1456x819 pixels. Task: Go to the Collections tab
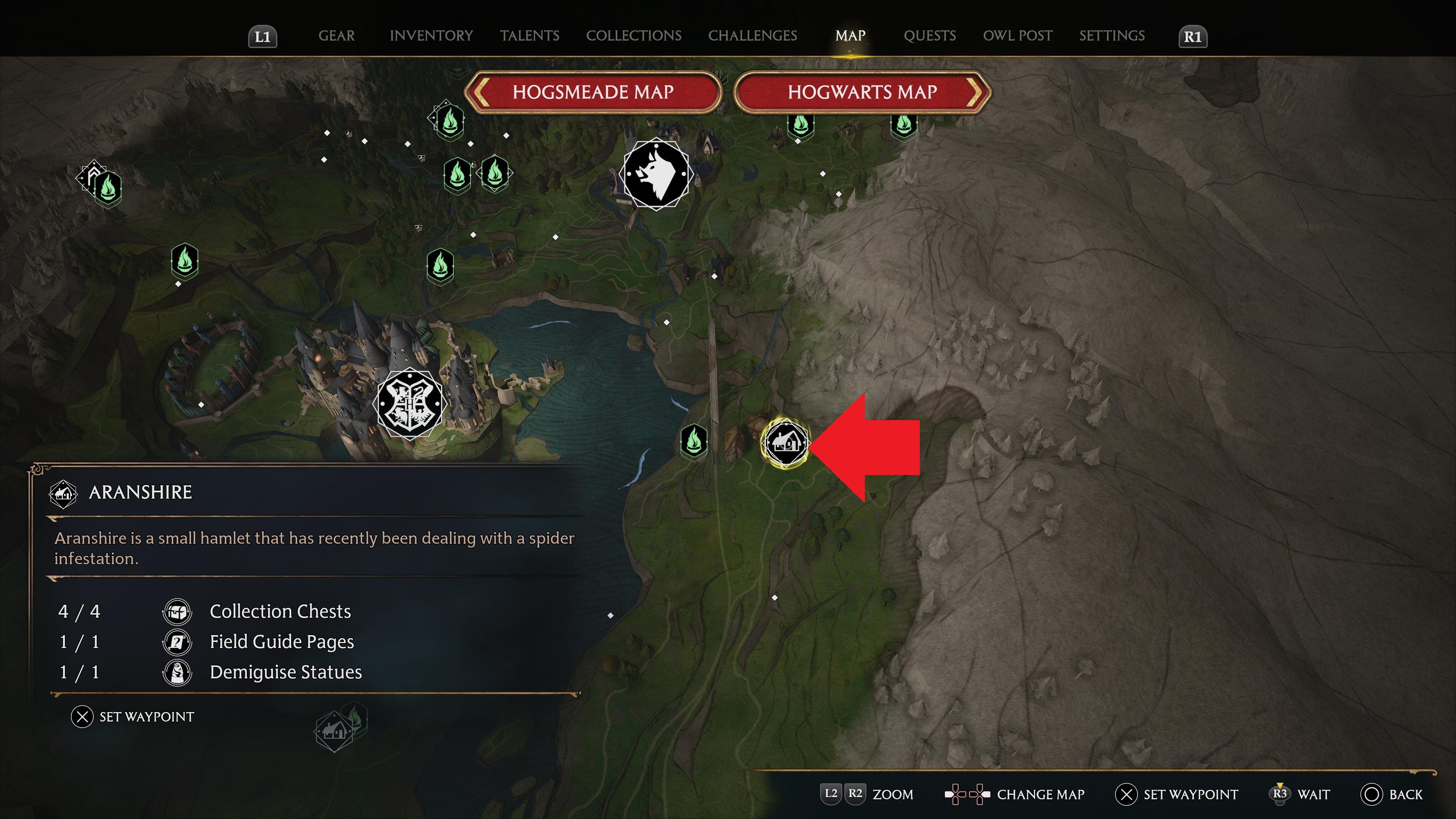[x=633, y=36]
